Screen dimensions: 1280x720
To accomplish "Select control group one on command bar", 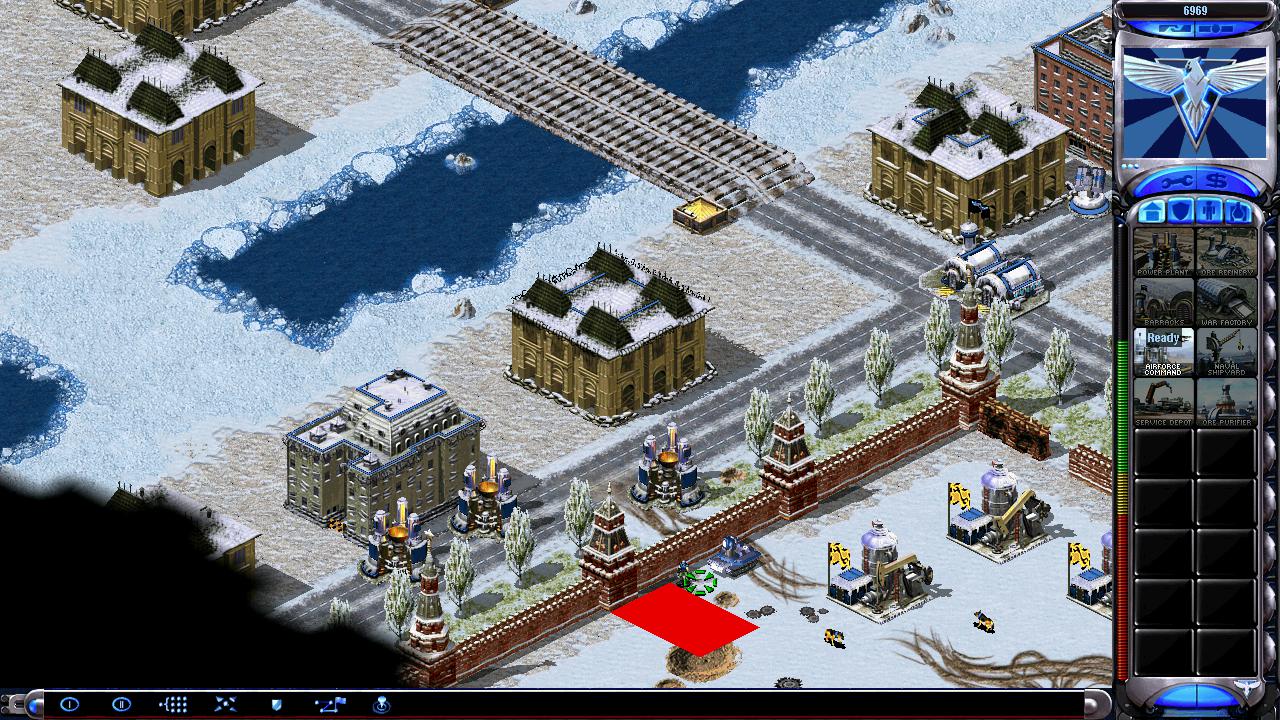I will point(70,704).
